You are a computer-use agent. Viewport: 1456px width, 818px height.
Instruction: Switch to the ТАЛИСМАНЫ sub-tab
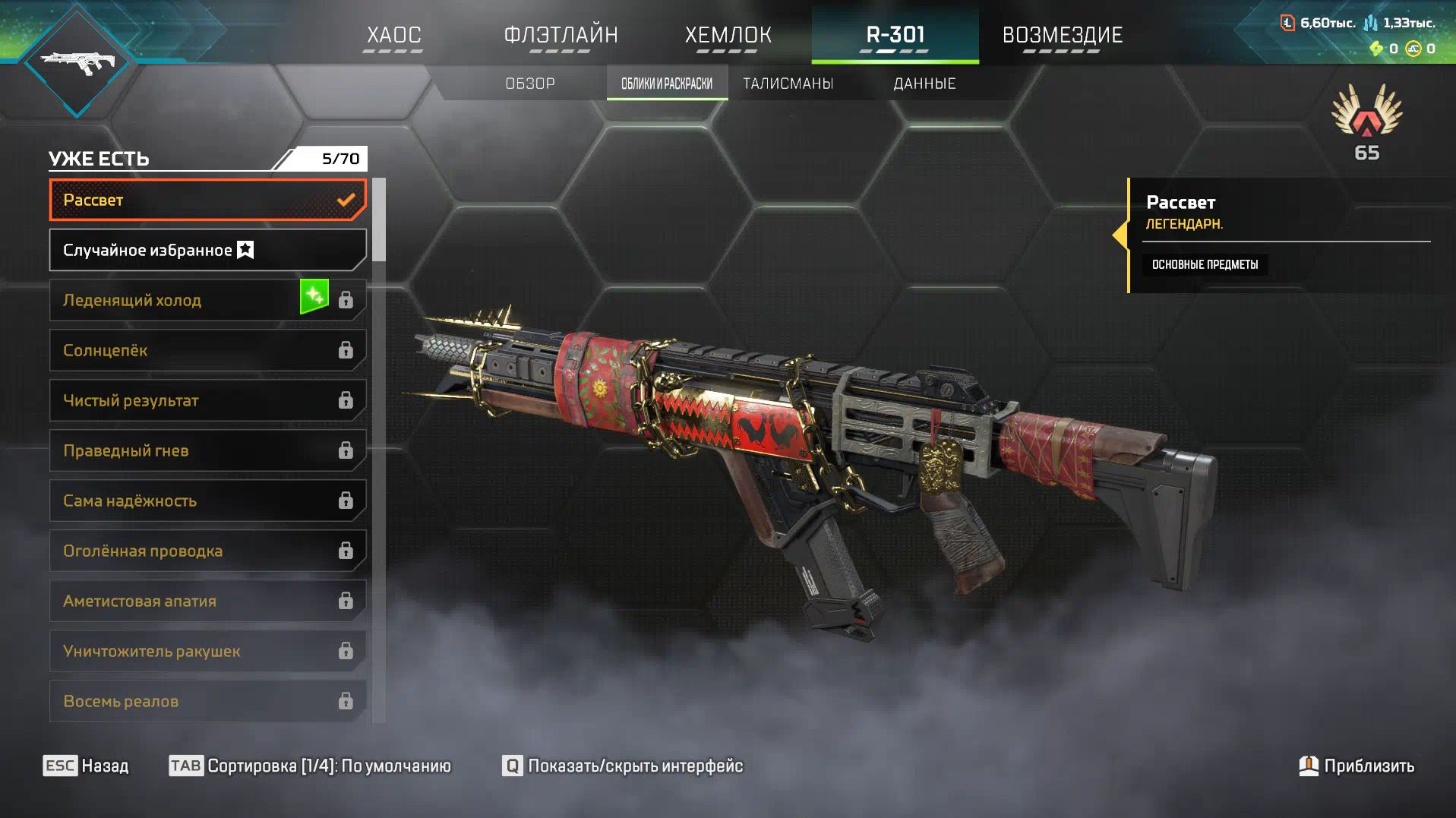[788, 84]
